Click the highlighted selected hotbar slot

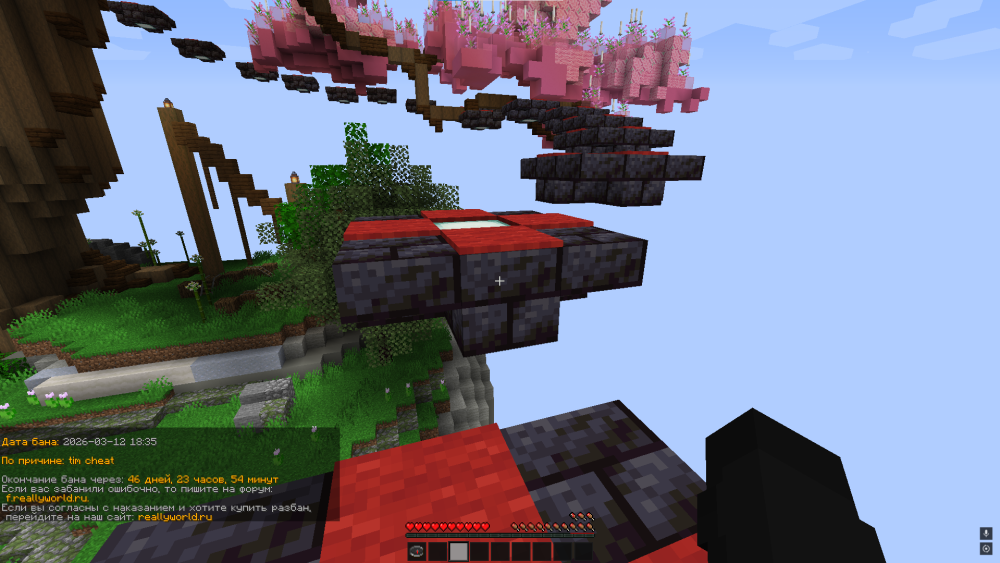click(458, 551)
